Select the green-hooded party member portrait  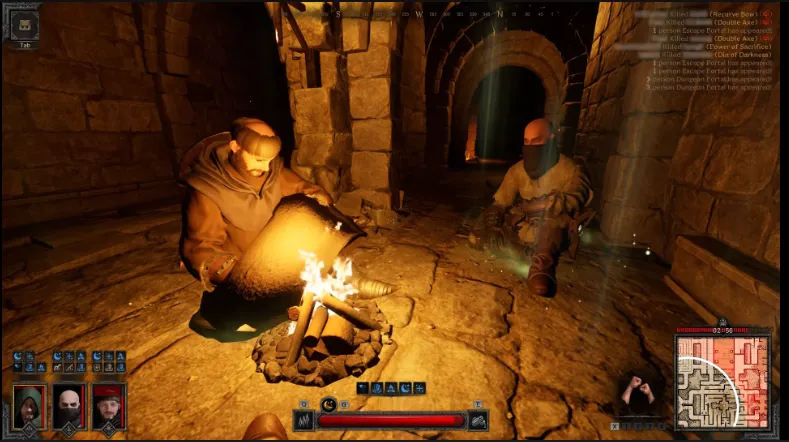pos(28,405)
